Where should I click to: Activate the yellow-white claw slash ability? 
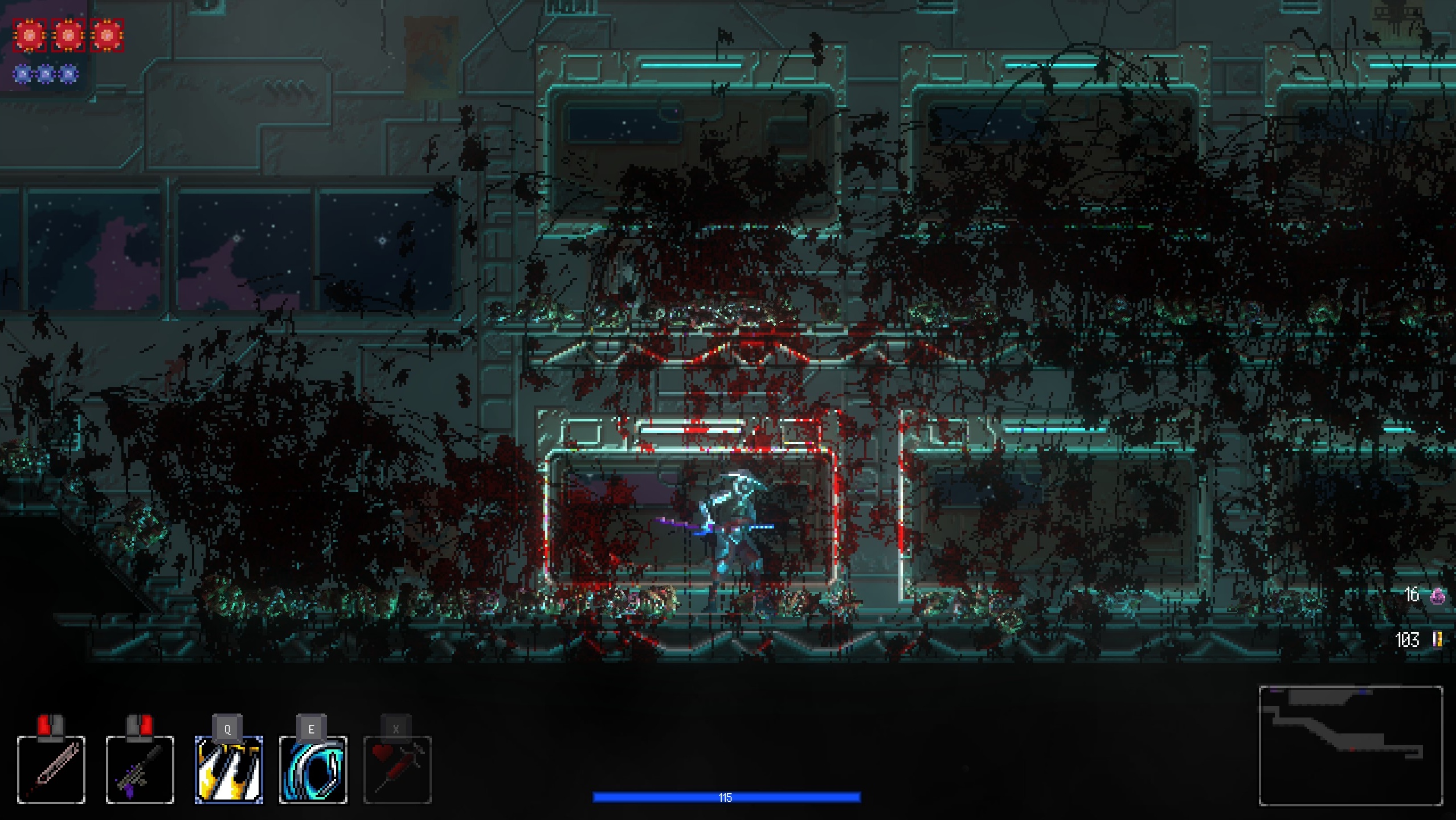tap(228, 769)
